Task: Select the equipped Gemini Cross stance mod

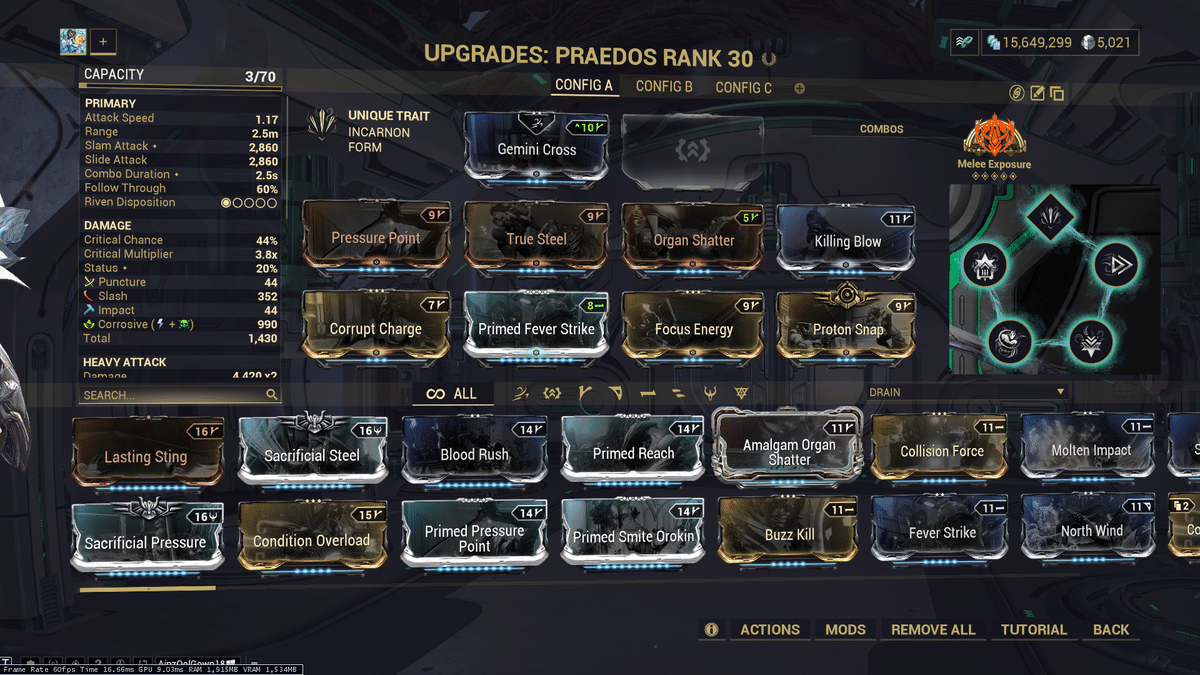Action: point(537,149)
